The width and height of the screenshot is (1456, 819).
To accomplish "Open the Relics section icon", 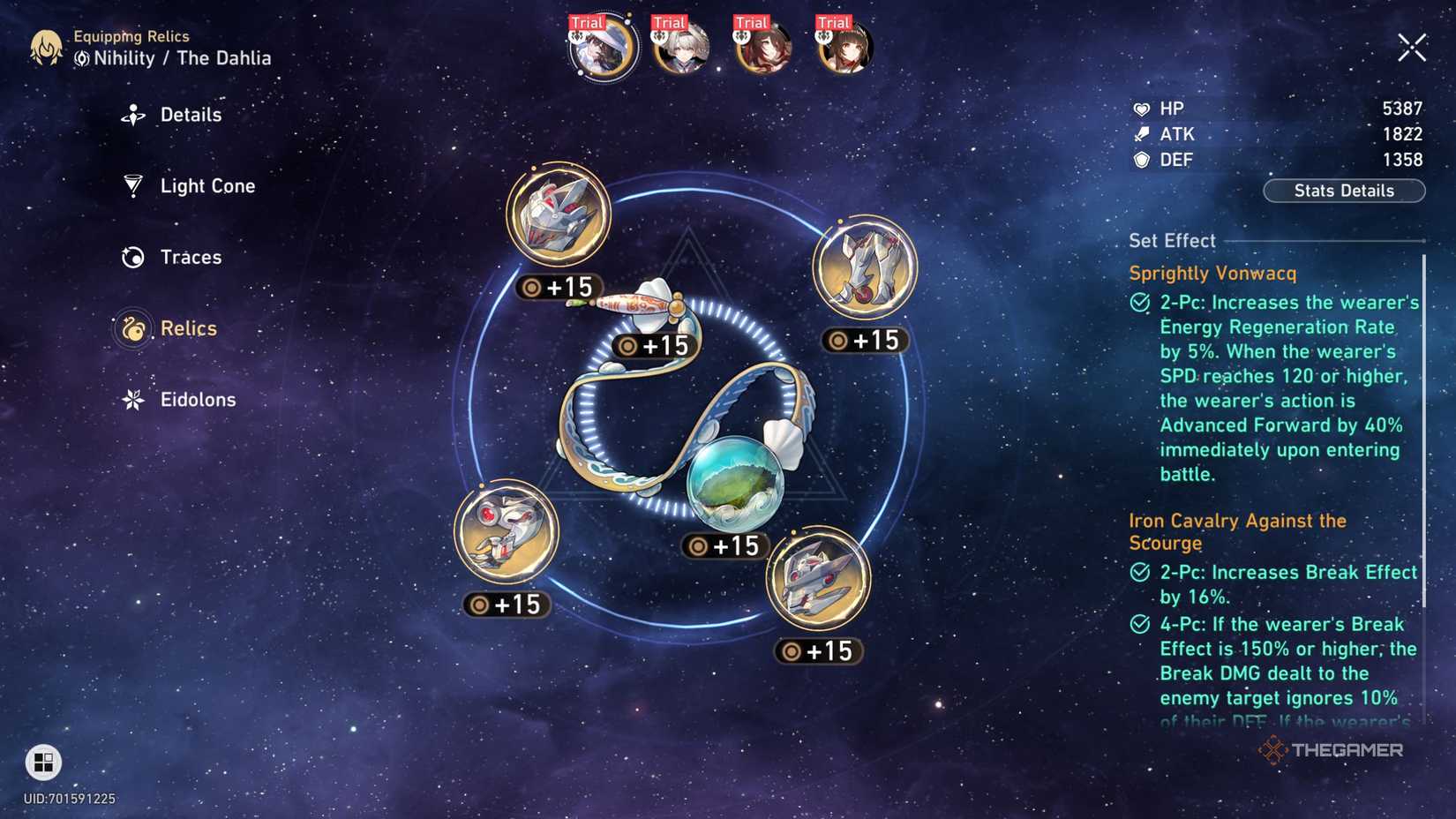I will click(x=132, y=327).
